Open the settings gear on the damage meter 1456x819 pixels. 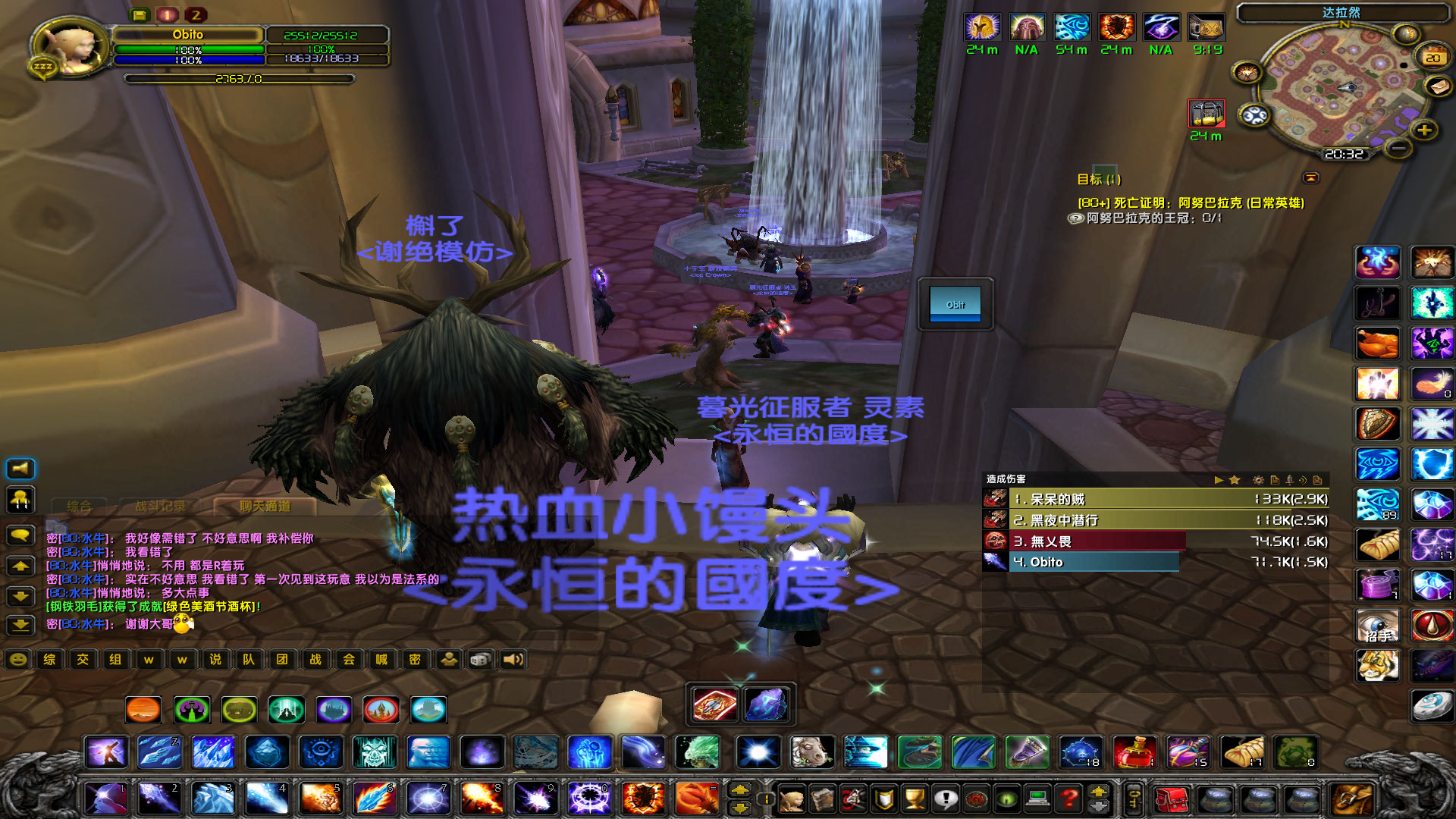click(1258, 479)
